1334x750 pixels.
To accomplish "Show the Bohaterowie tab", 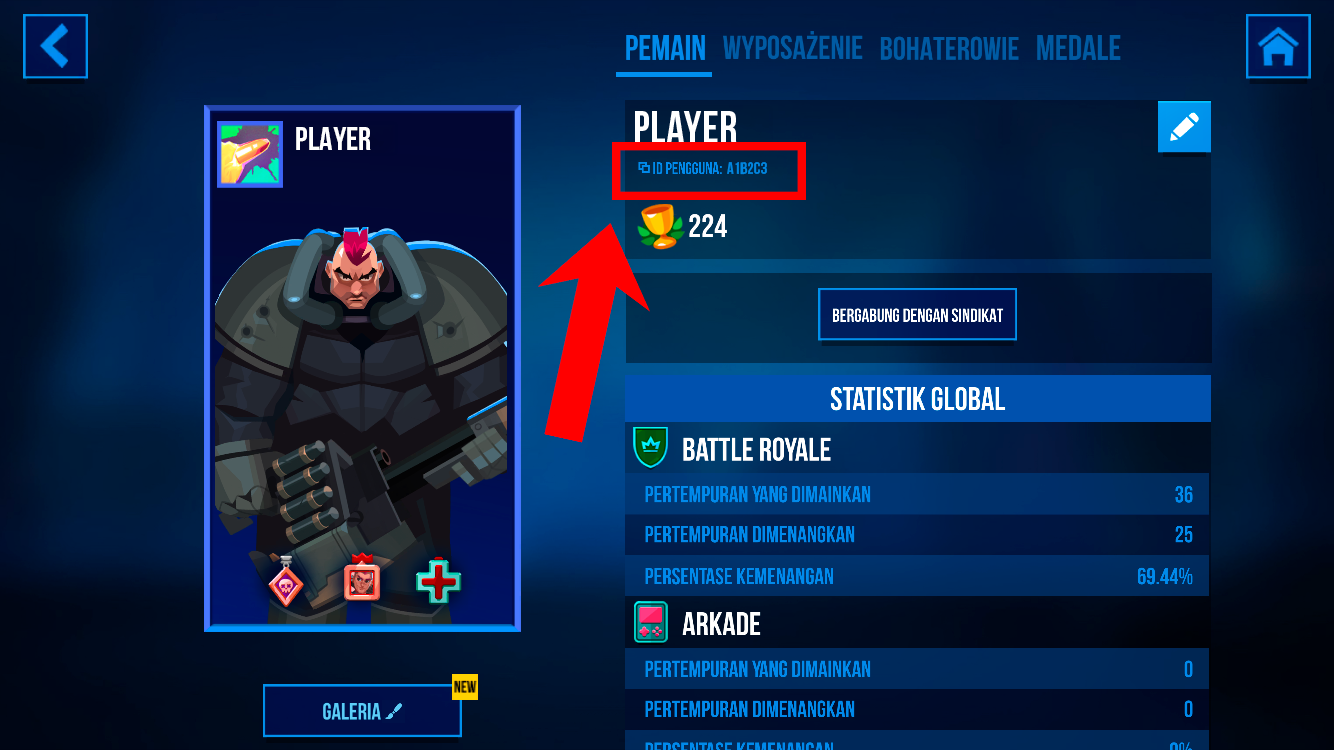I will 948,48.
